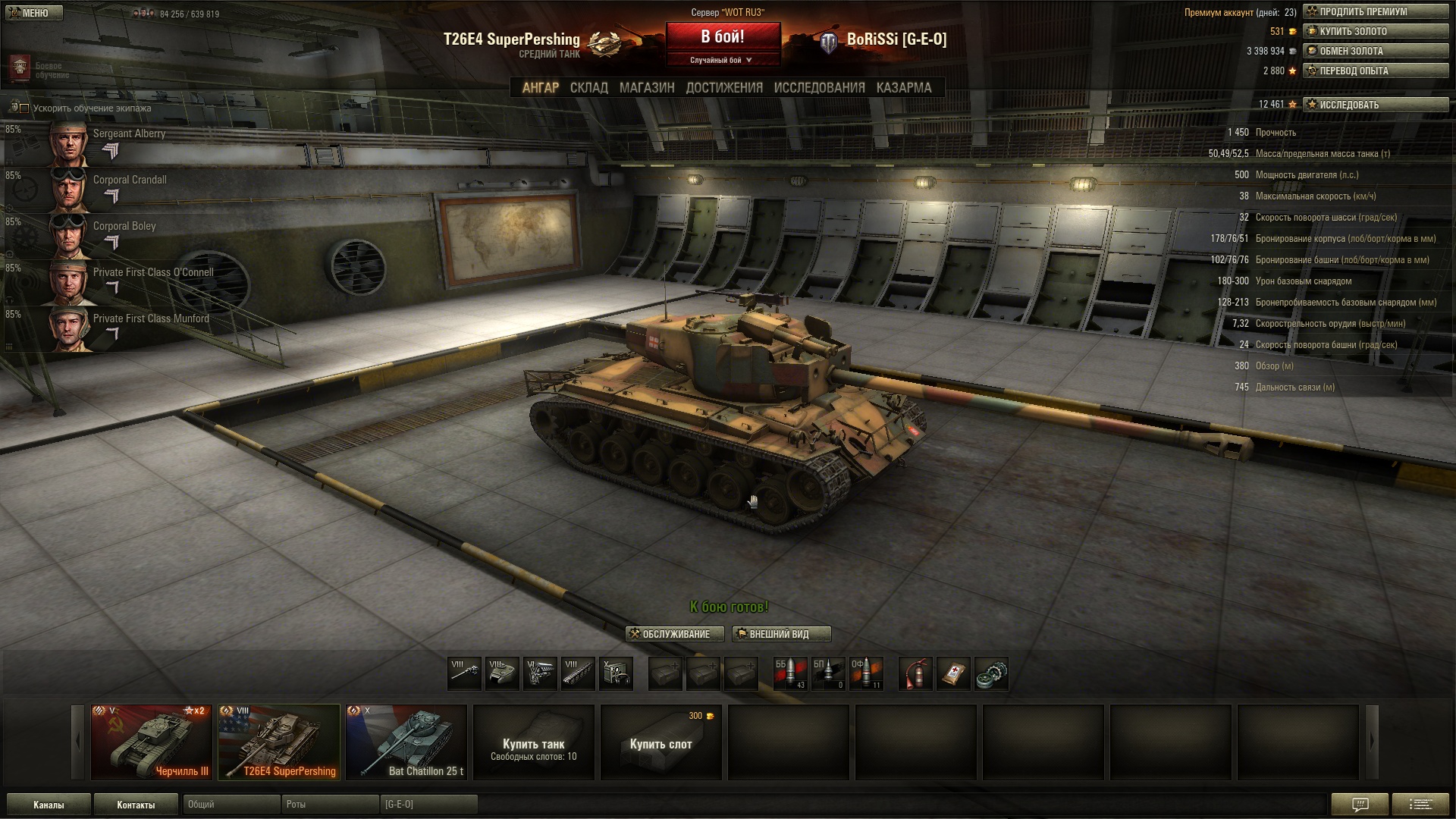Open the Контакты button

(136, 805)
